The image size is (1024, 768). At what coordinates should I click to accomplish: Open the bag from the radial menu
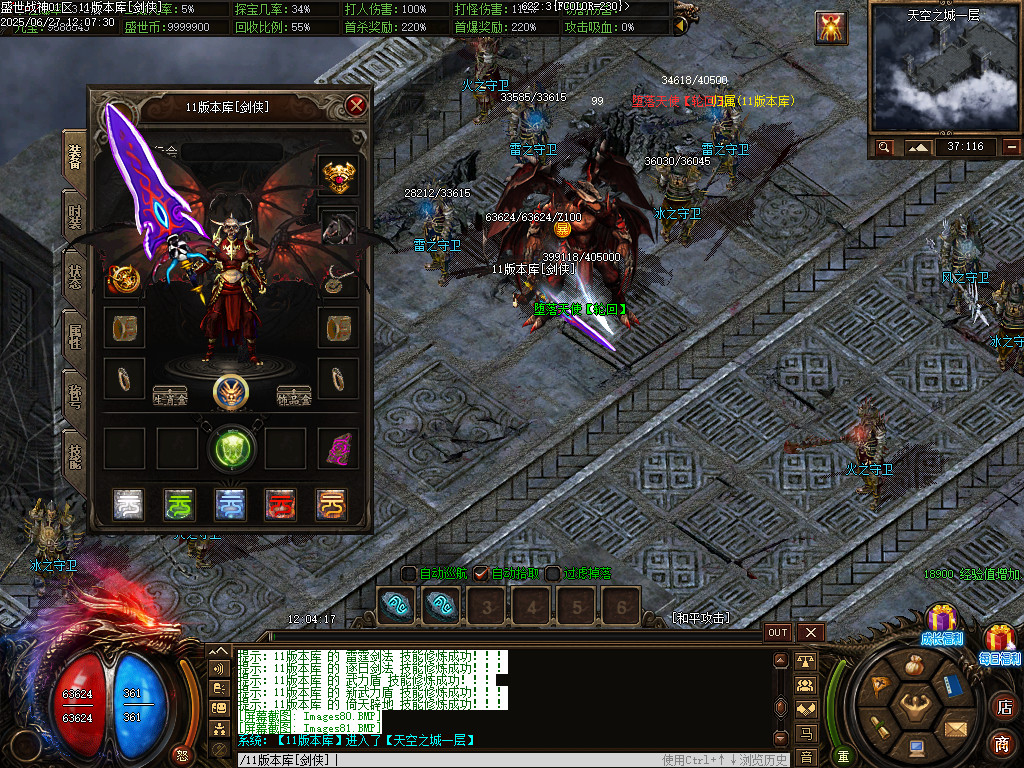point(912,665)
